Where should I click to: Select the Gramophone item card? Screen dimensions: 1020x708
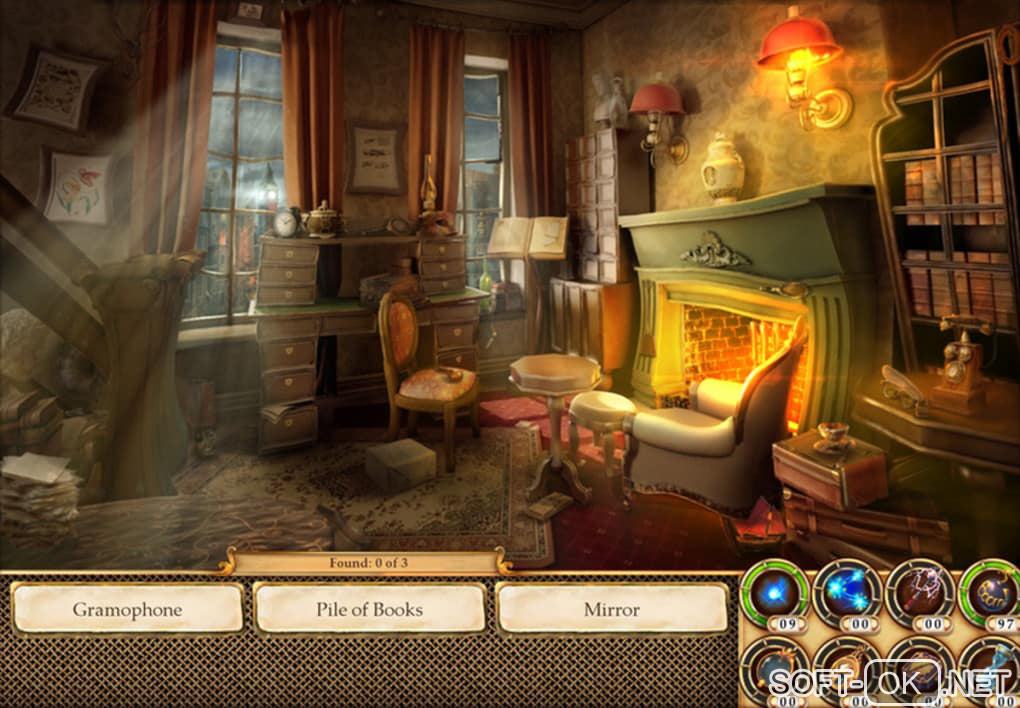(127, 609)
